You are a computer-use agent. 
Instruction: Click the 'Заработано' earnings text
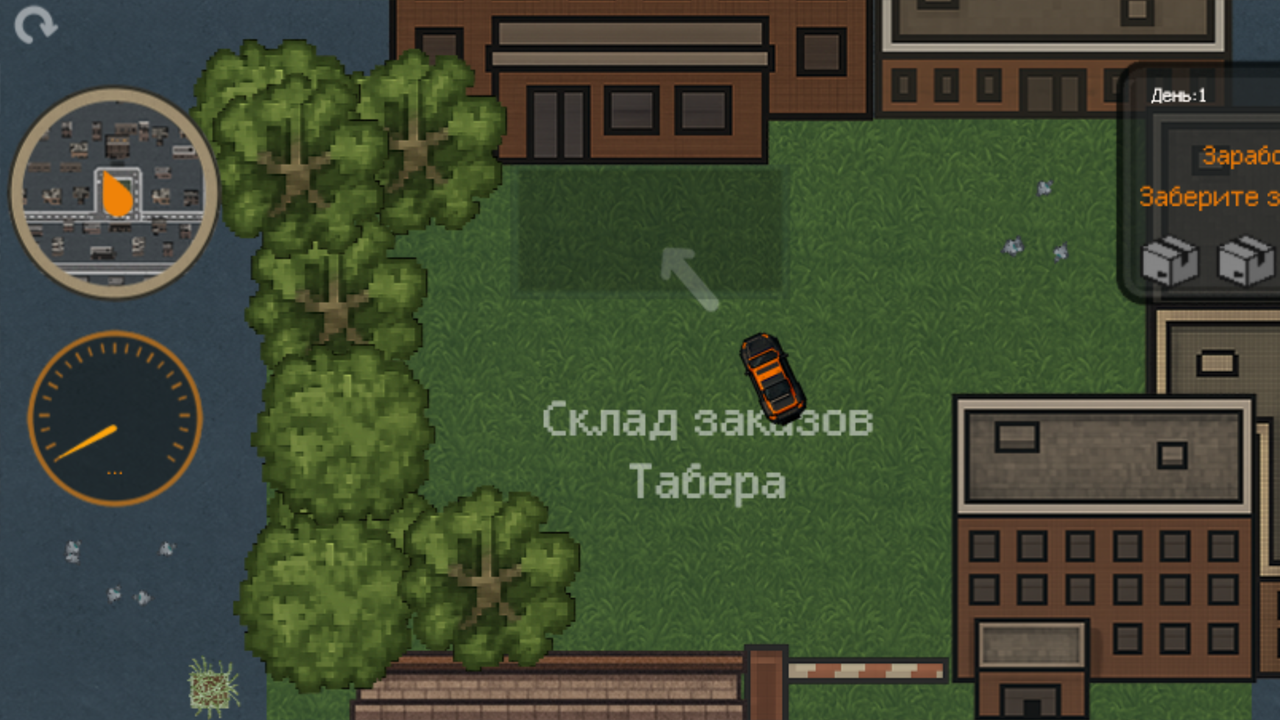click(1241, 157)
